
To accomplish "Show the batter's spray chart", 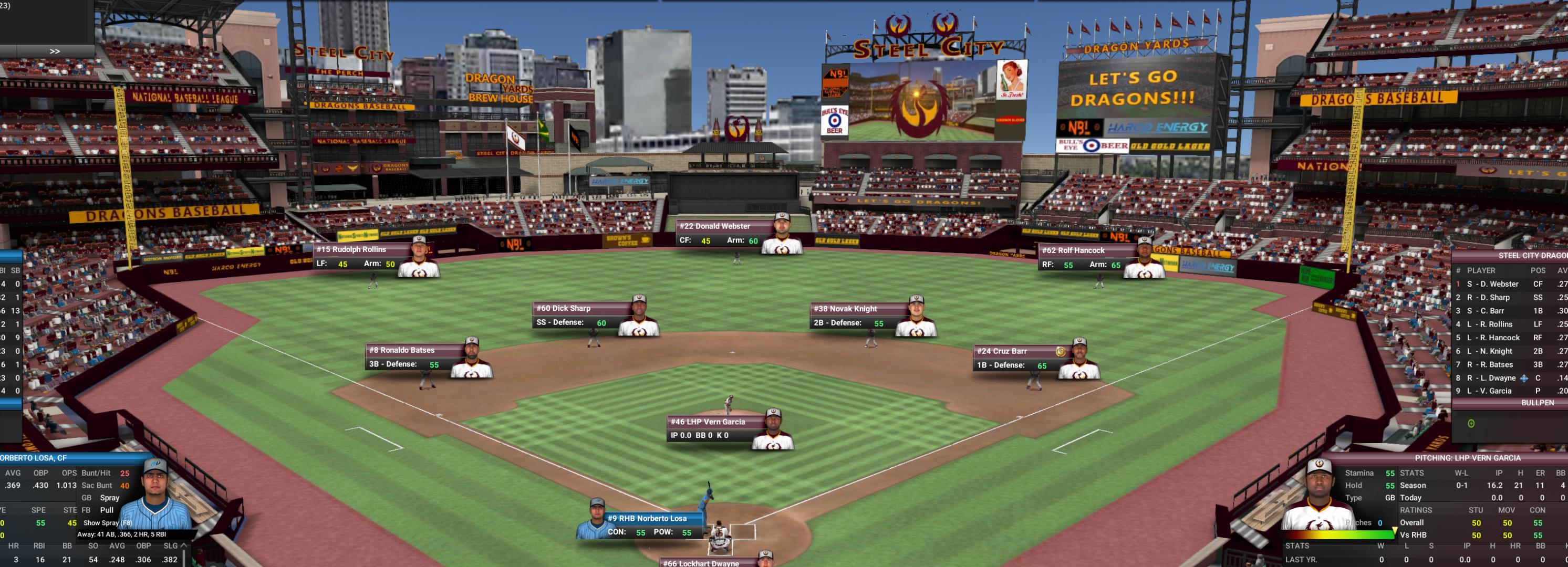I will tap(107, 522).
